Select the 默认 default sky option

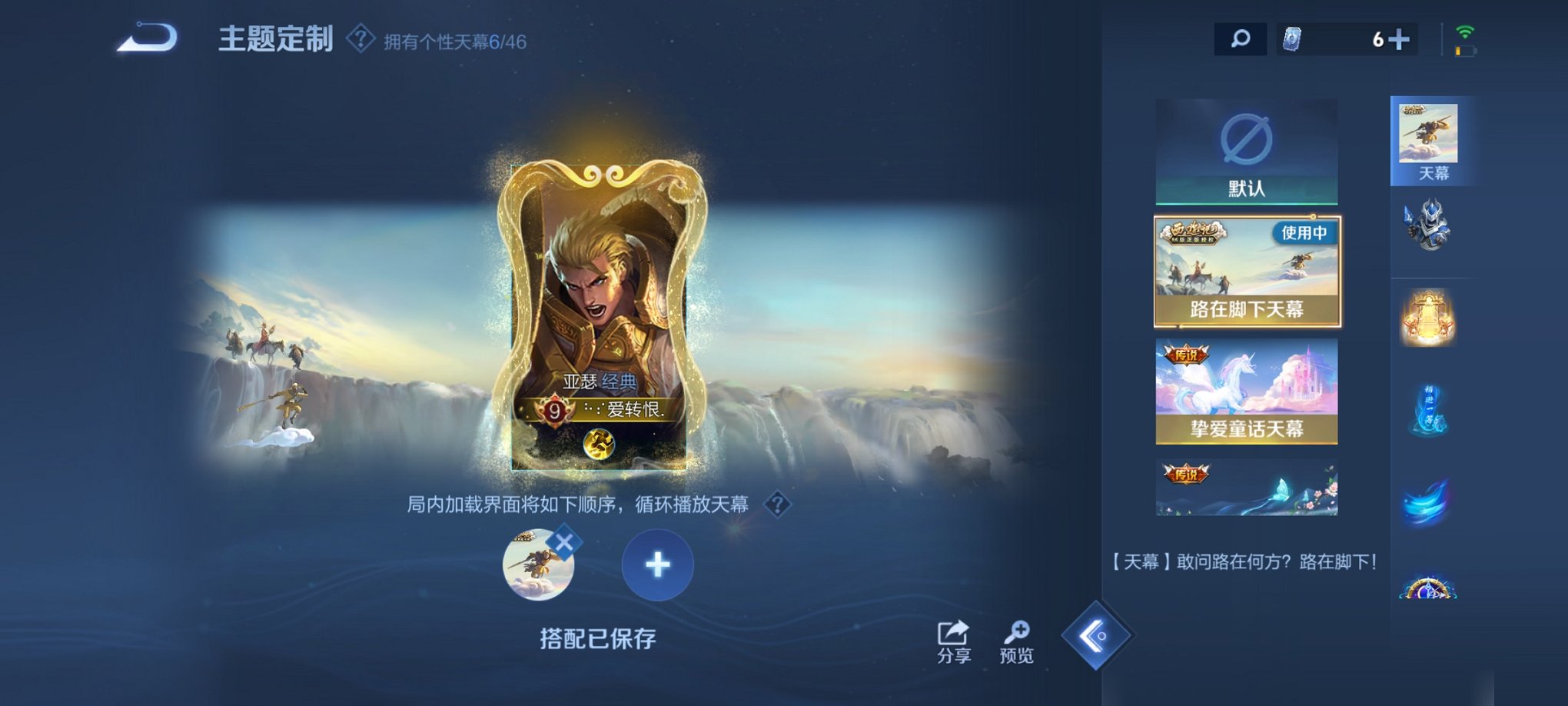pos(1245,151)
